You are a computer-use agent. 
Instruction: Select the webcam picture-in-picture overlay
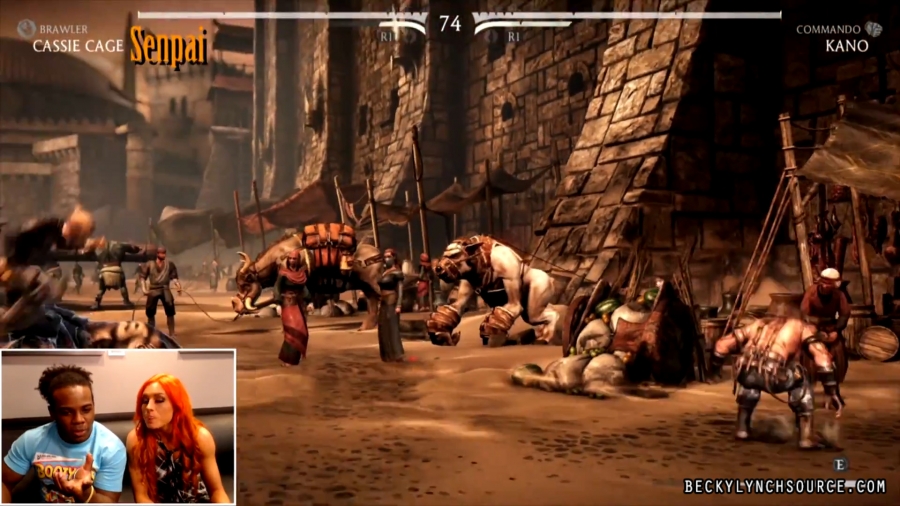pyautogui.click(x=118, y=426)
